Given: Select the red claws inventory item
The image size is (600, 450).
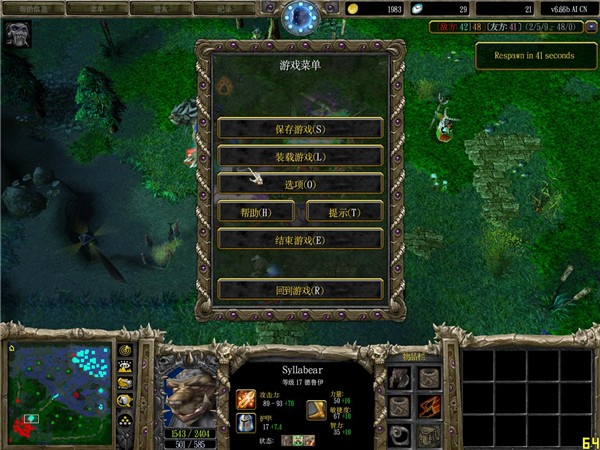Looking at the screenshot, I should 430,407.
